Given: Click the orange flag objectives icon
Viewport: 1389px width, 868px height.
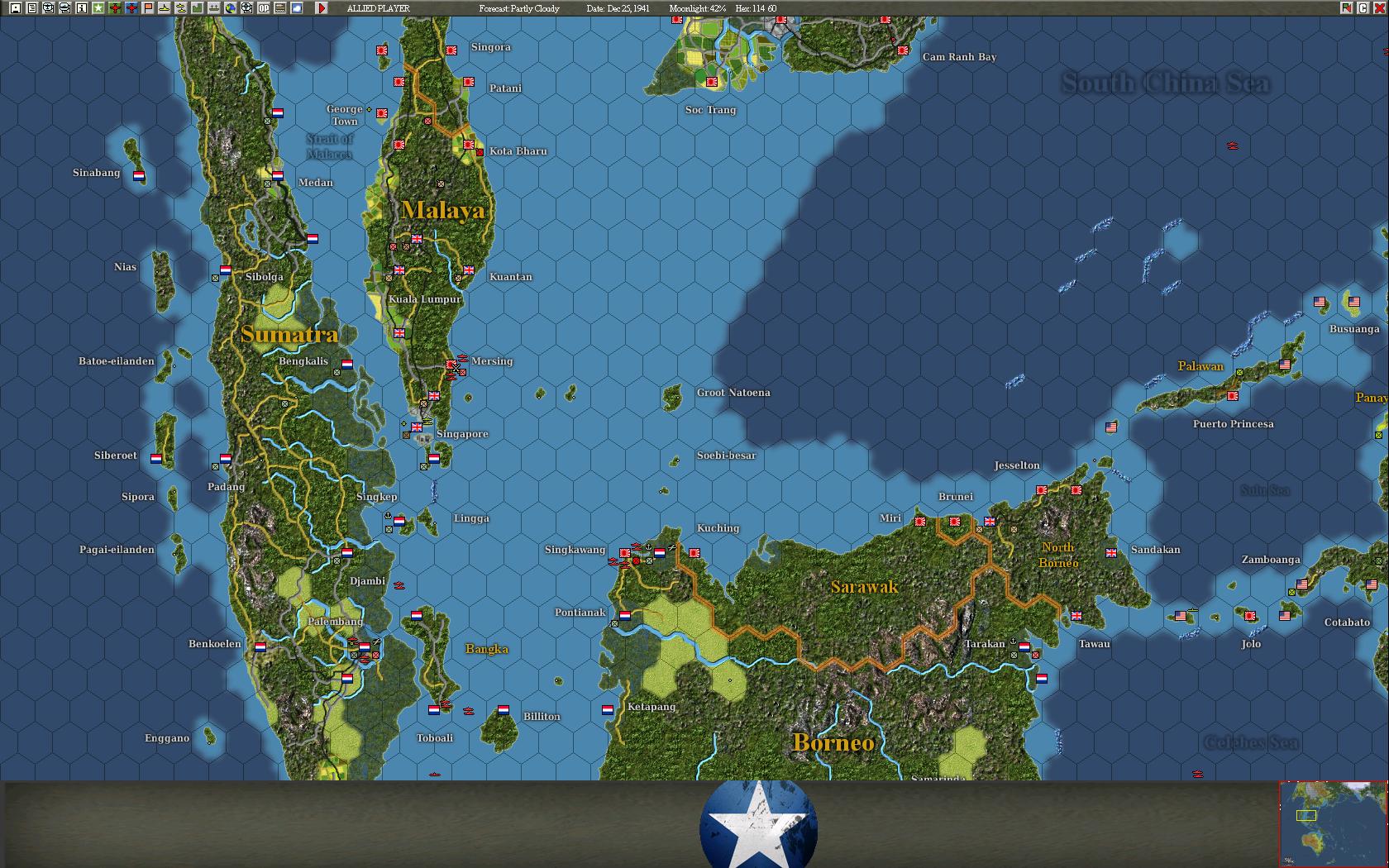Looking at the screenshot, I should click(147, 8).
